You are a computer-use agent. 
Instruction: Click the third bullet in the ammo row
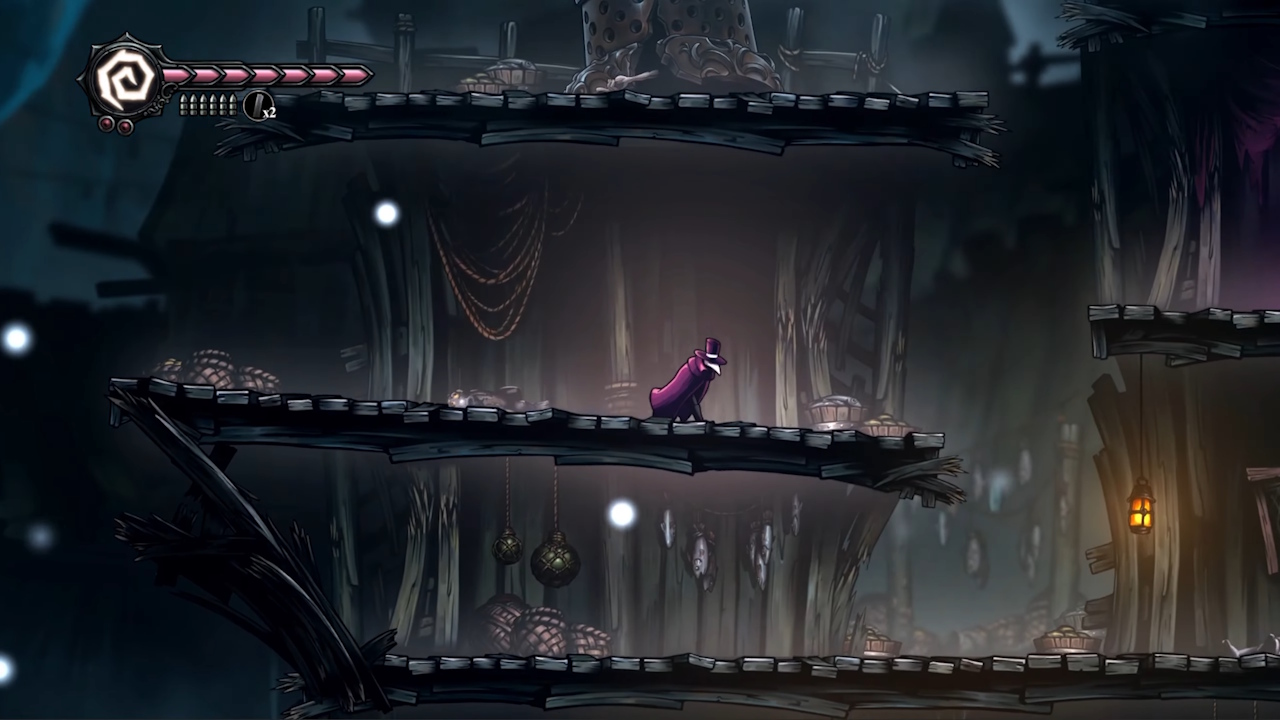(x=205, y=103)
